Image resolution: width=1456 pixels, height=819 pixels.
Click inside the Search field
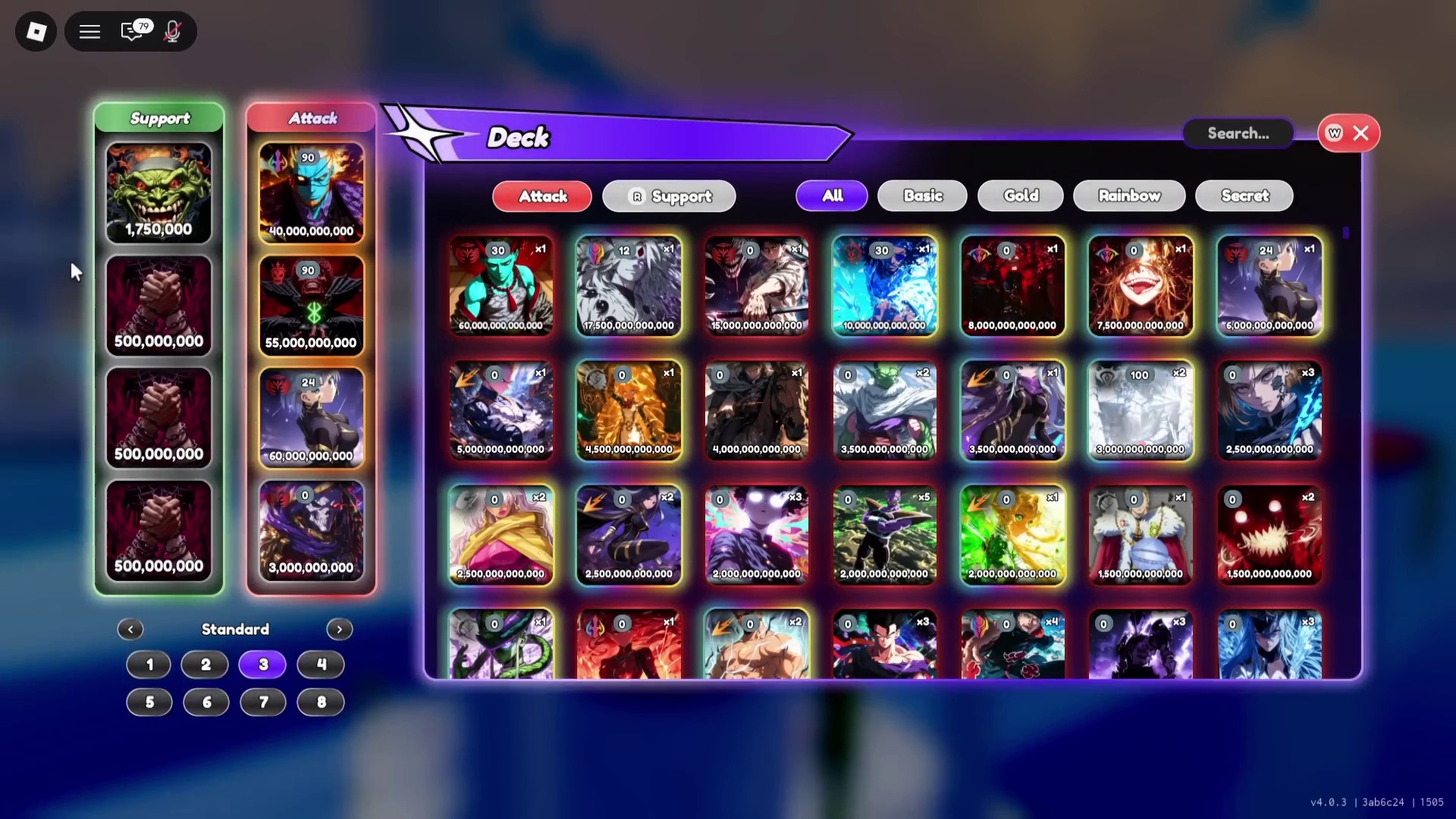pos(1238,133)
